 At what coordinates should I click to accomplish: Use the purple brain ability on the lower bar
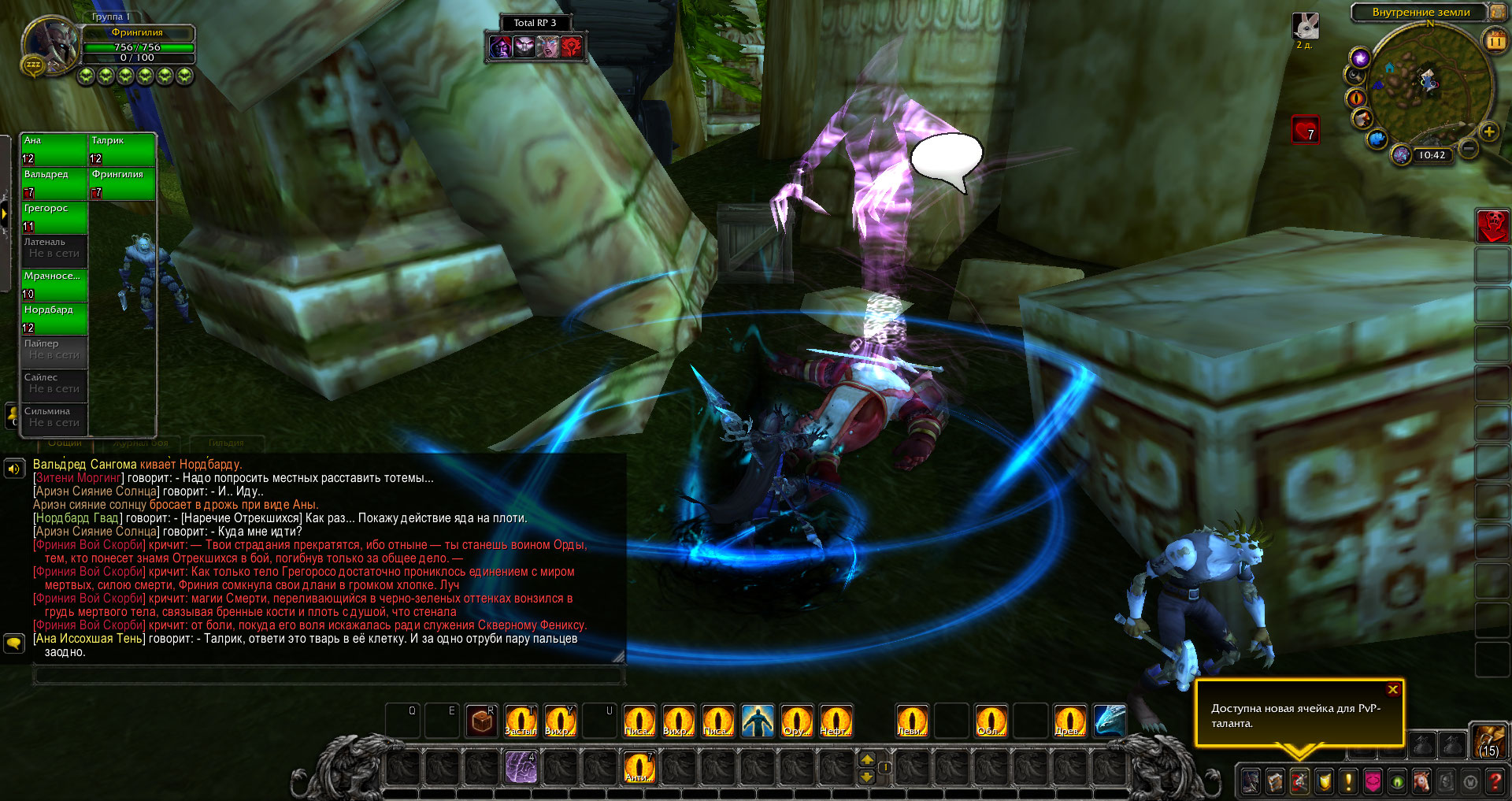coord(521,767)
